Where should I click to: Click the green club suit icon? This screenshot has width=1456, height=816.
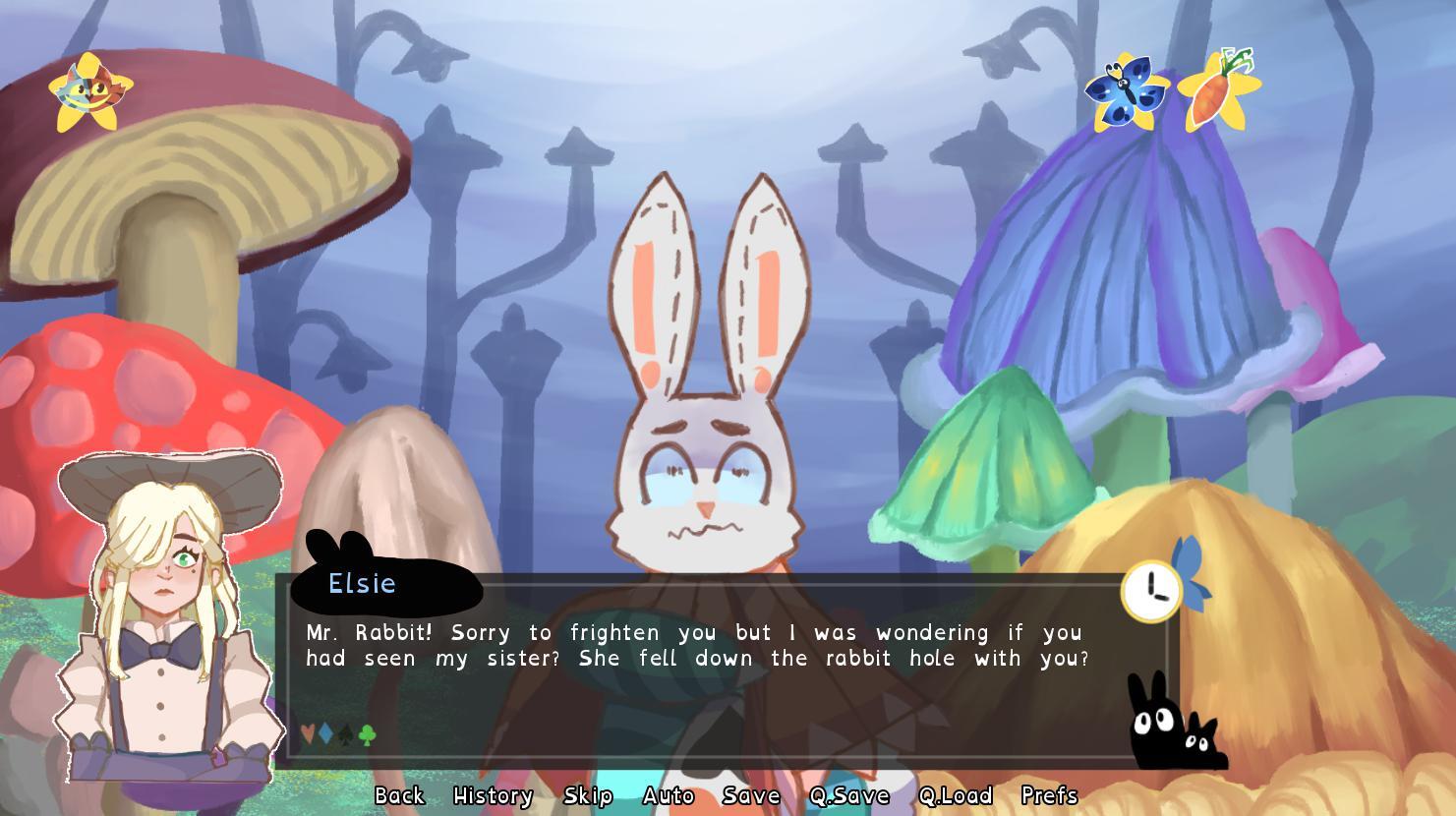point(367,734)
